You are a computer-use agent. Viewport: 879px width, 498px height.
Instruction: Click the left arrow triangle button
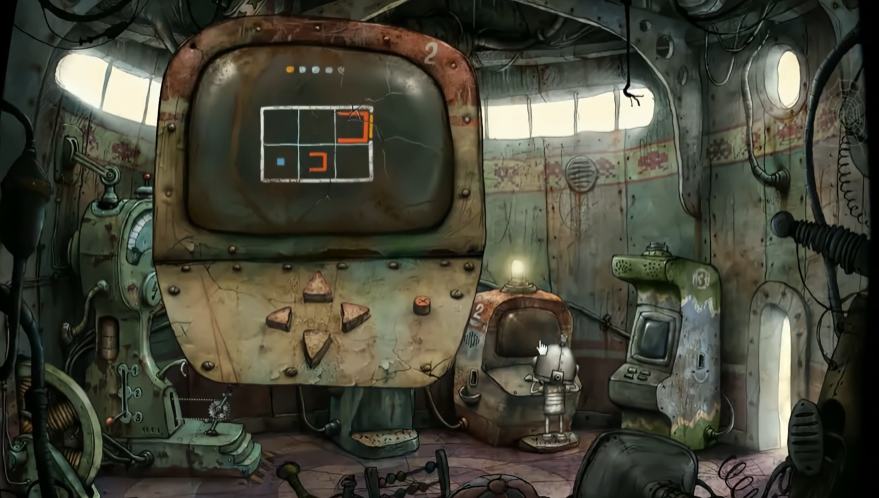280,319
